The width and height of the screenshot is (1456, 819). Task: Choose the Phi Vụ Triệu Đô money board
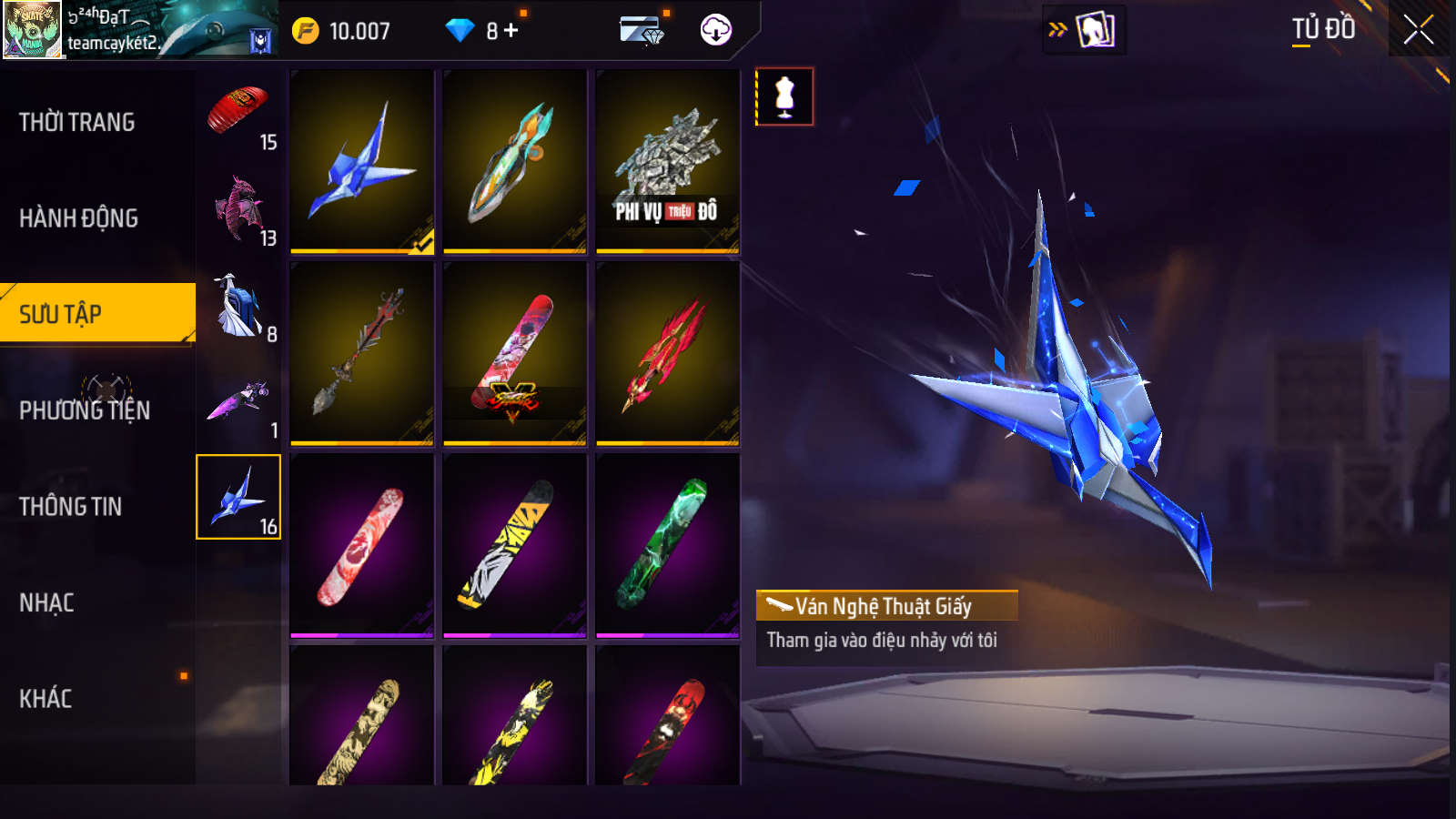click(667, 162)
